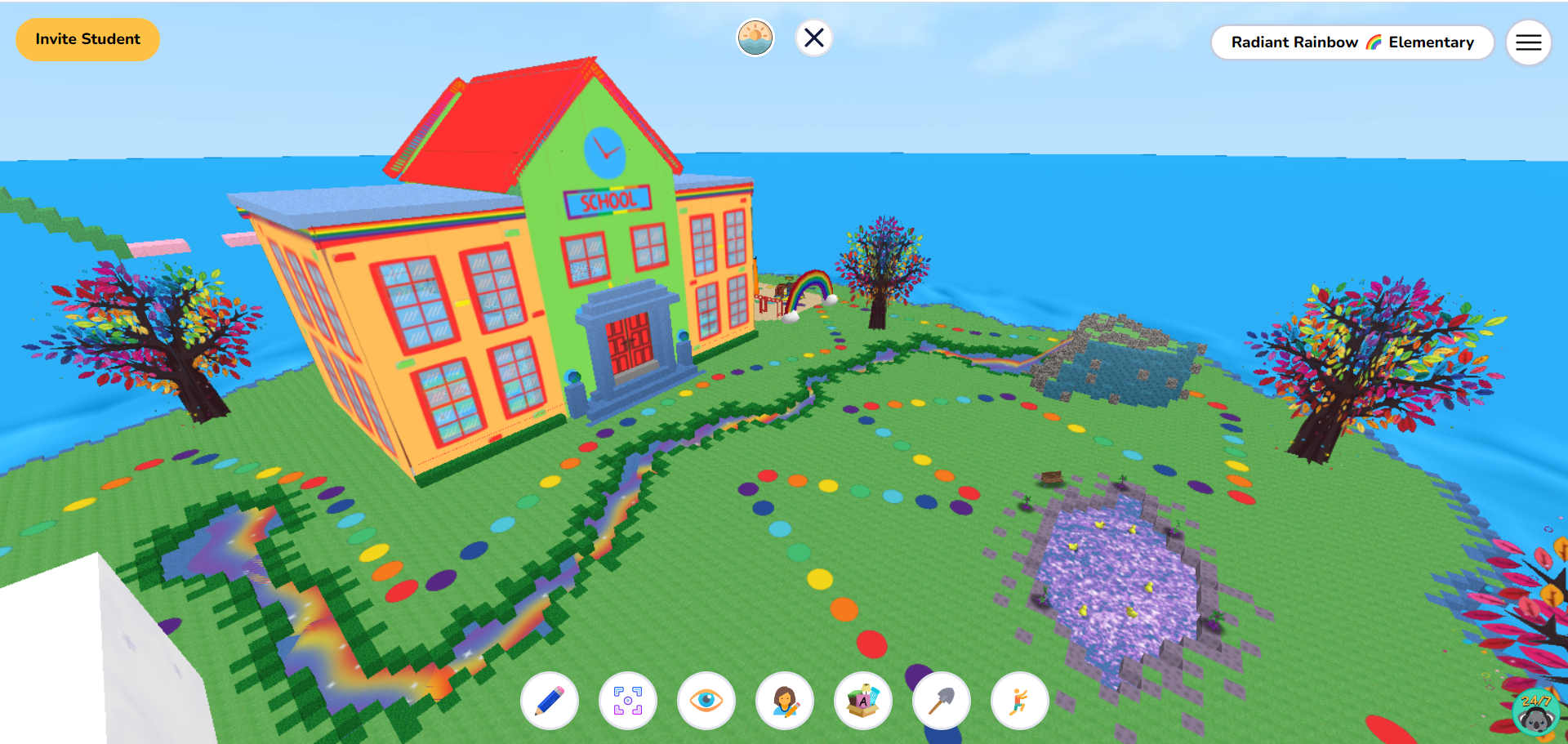Switch to the Eye view mode
Image resolution: width=1568 pixels, height=744 pixels.
pos(706,701)
